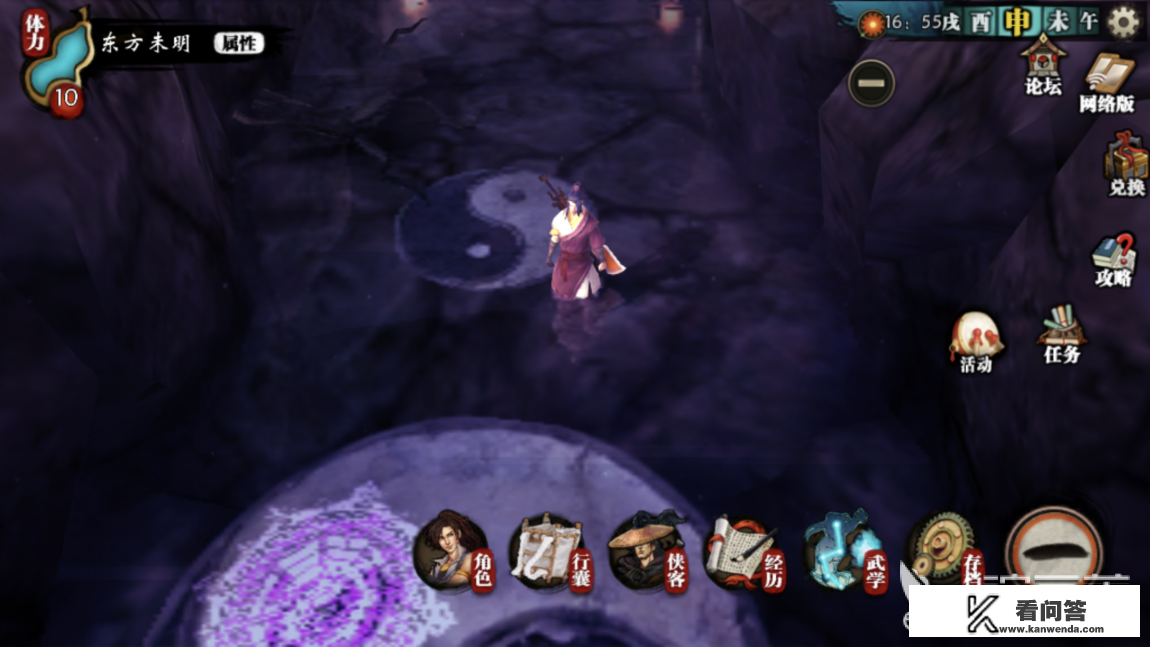Image resolution: width=1150 pixels, height=647 pixels.
Task: Open the 侠客 companions menu
Action: point(646,551)
